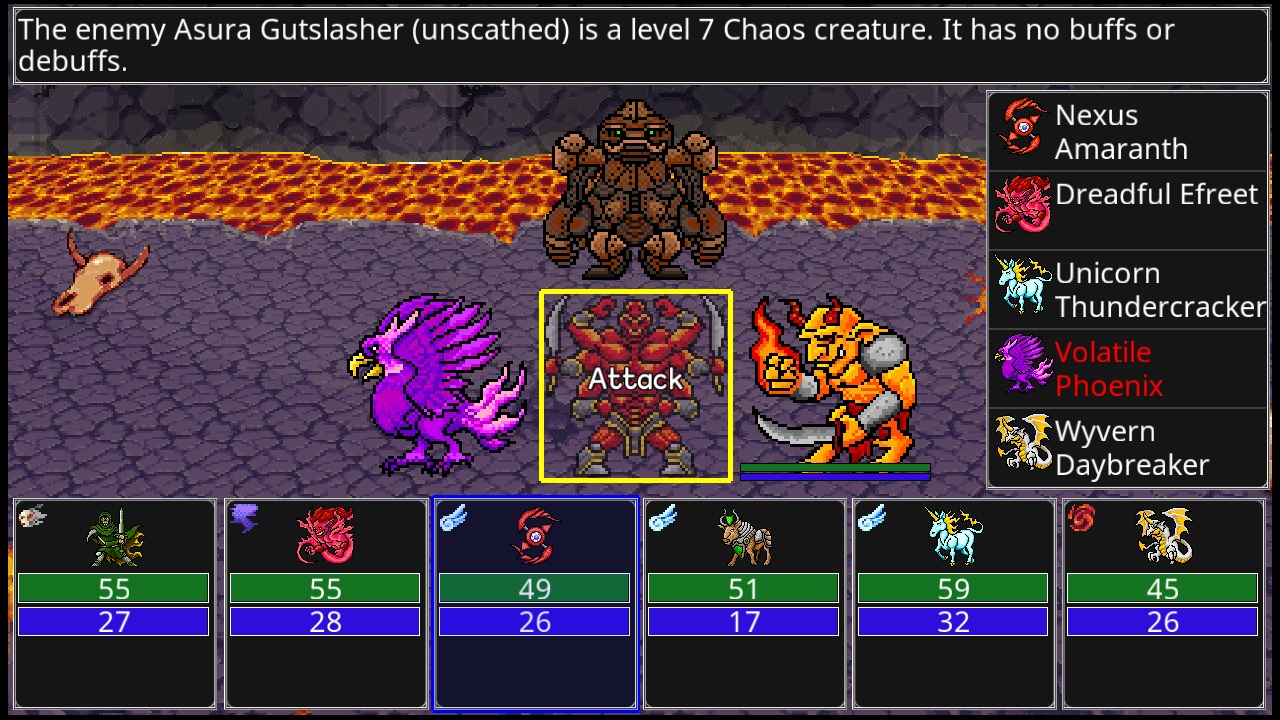Click the red swirl icon on the Wyvern card

(1081, 518)
